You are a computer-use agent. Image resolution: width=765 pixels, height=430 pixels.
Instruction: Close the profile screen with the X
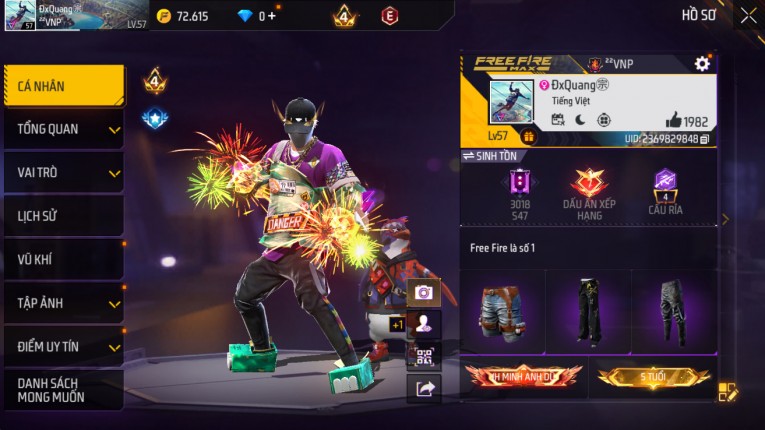click(x=748, y=15)
